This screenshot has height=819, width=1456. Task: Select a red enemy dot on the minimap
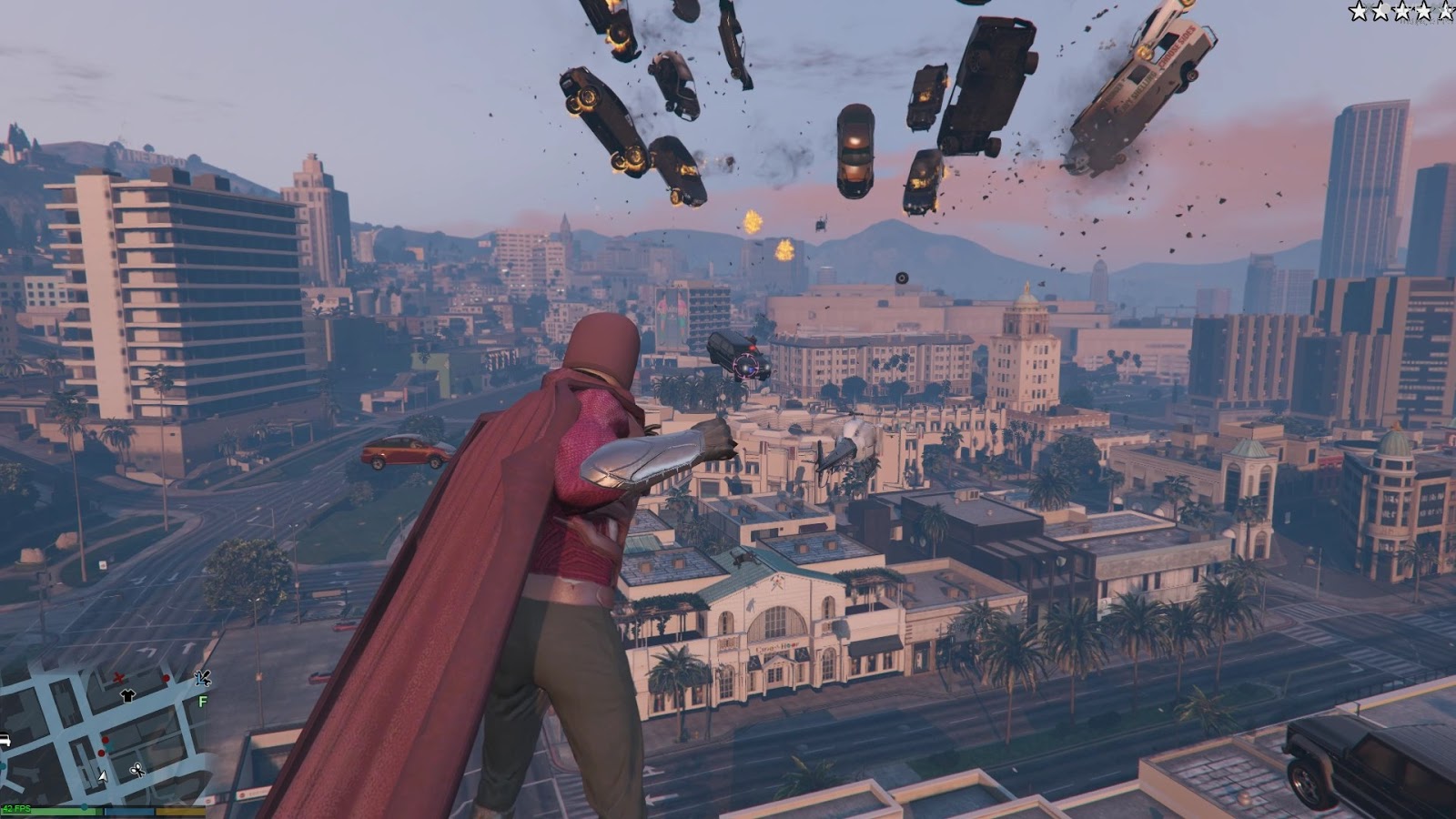[x=104, y=739]
